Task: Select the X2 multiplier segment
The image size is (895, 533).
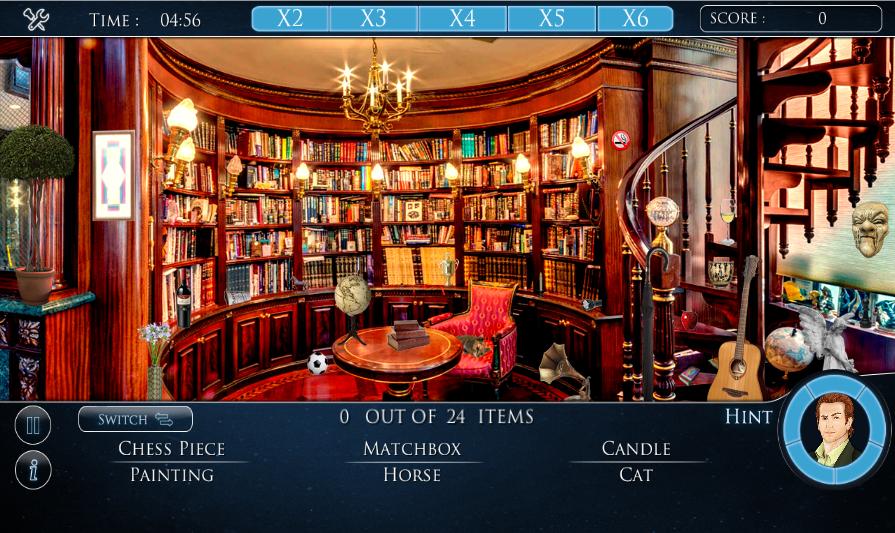Action: (290, 19)
